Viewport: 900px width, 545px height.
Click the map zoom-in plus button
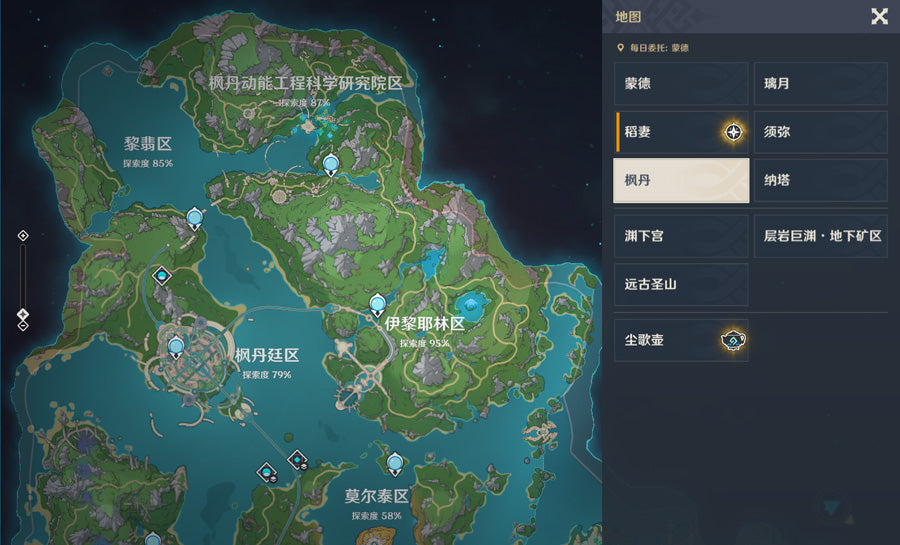(x=23, y=236)
